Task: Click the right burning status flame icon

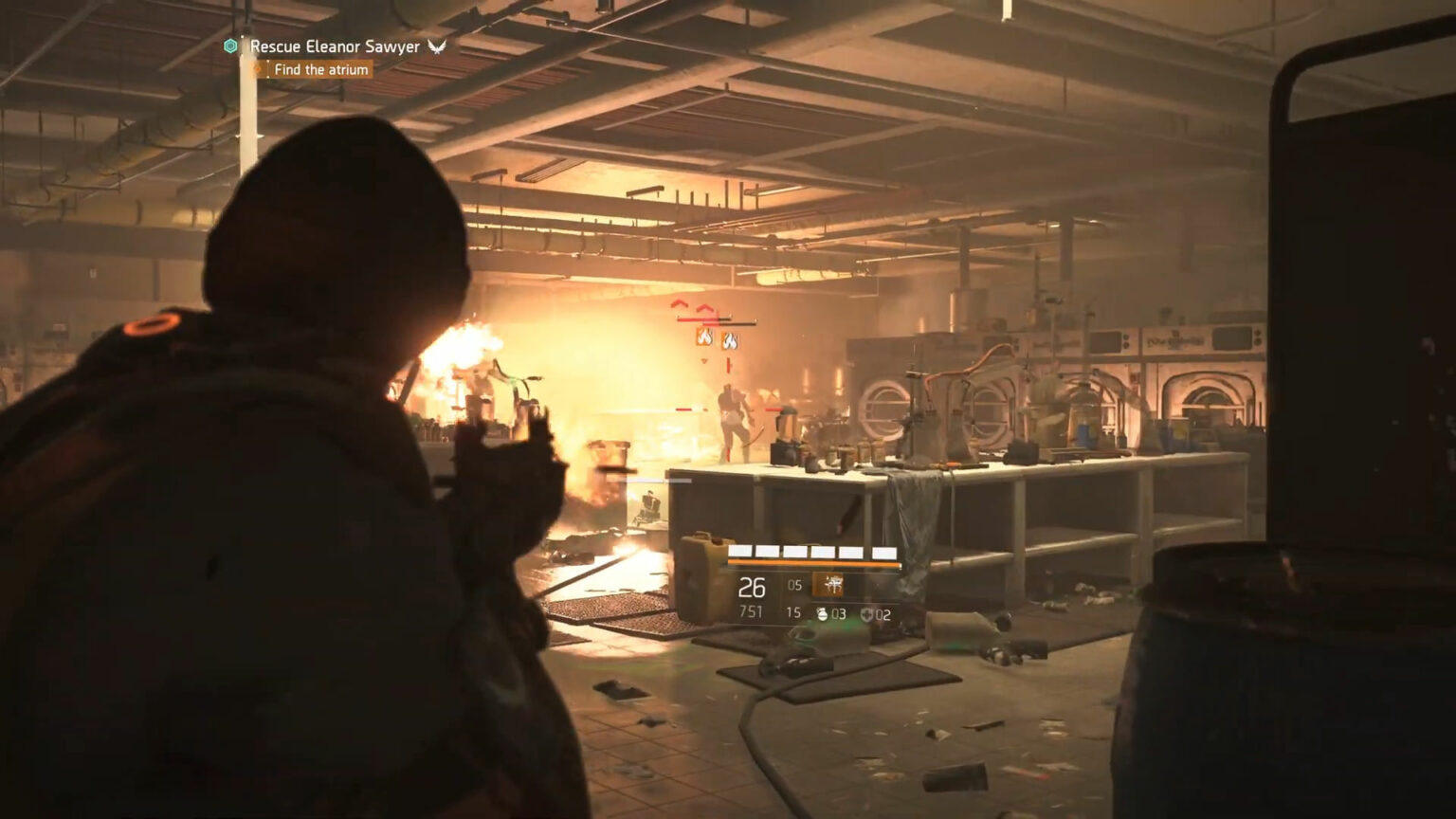Action: point(730,342)
